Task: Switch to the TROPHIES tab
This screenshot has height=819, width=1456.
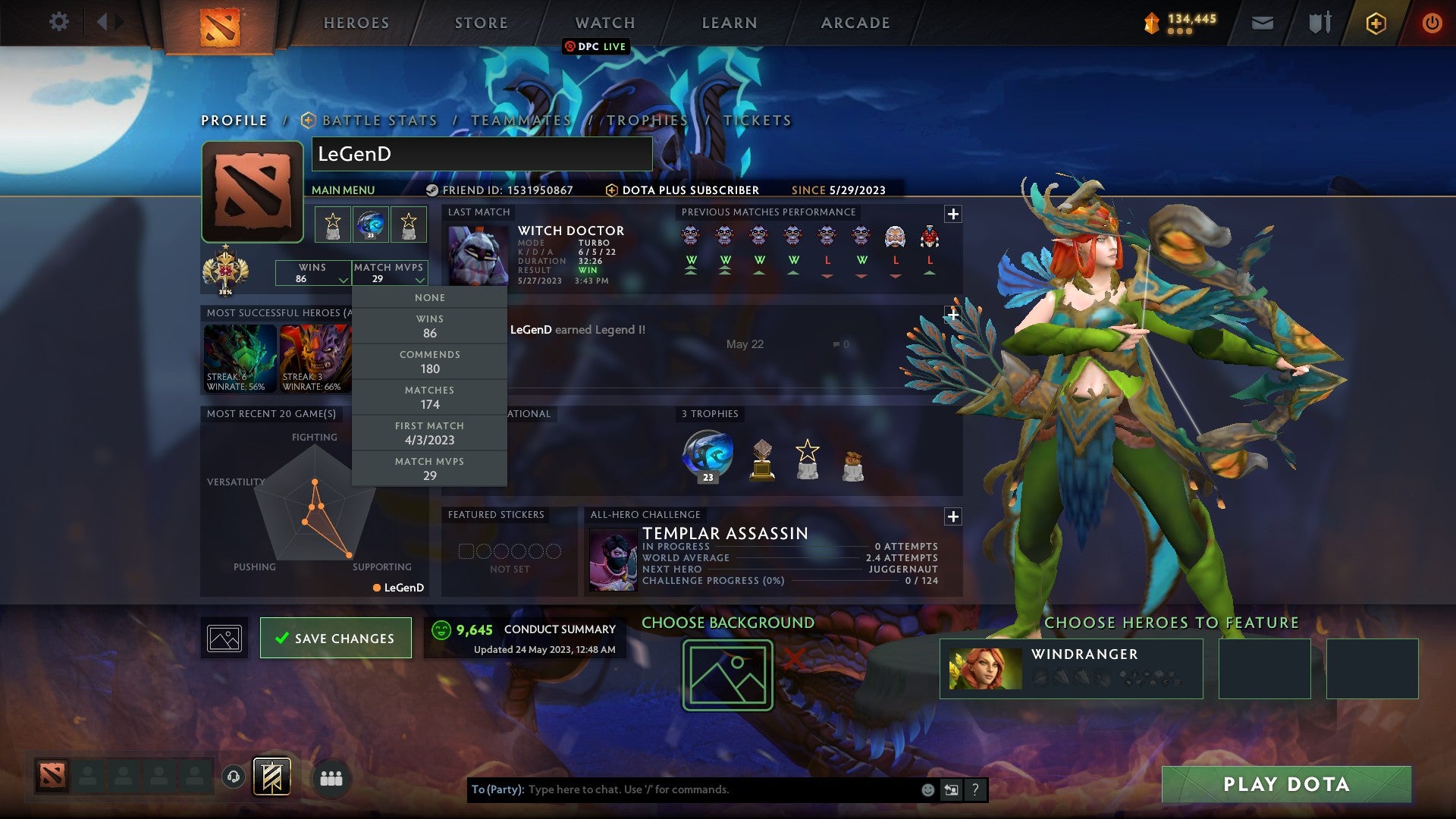Action: pos(648,120)
